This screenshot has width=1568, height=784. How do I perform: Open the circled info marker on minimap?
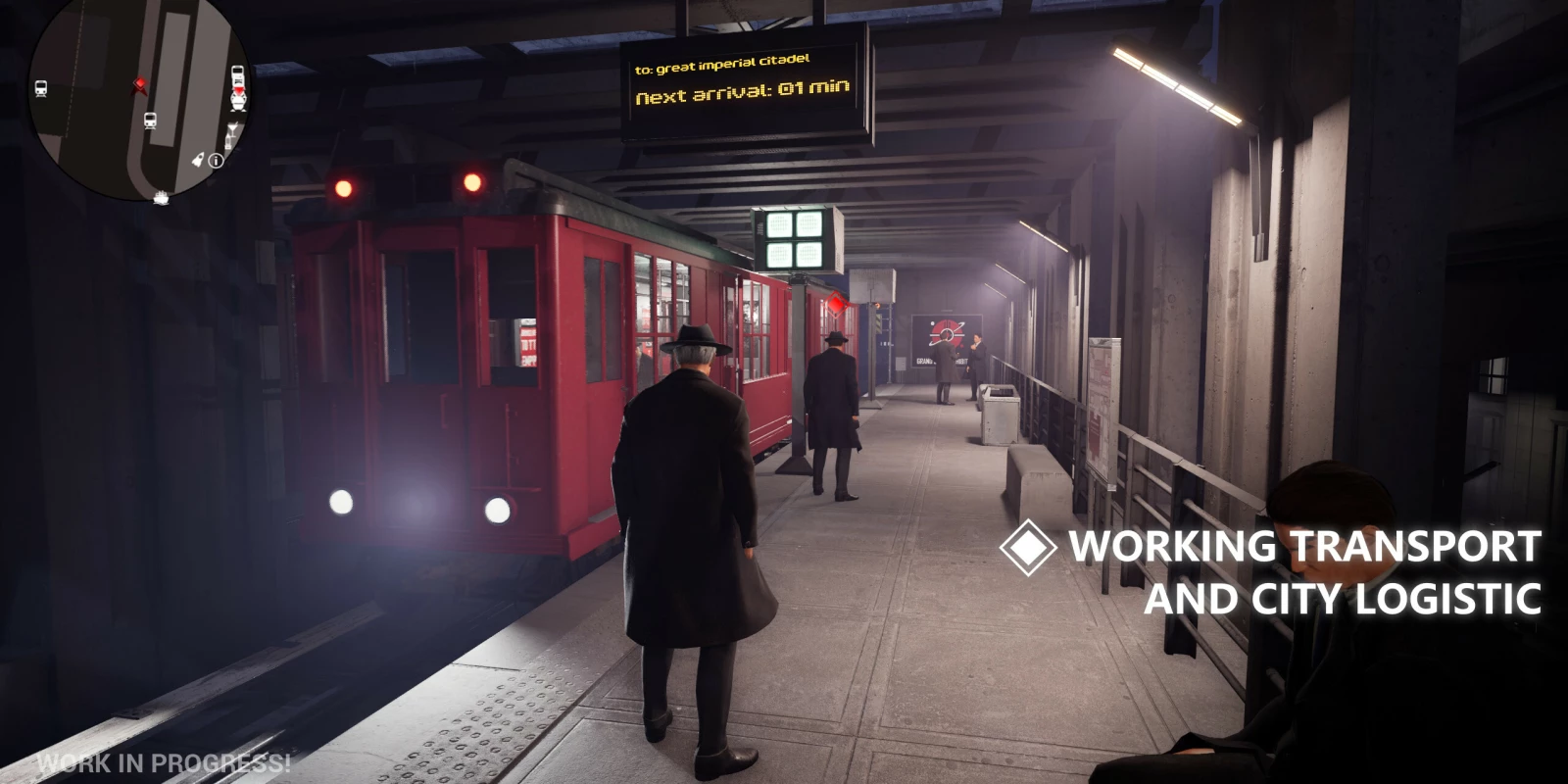pos(217,160)
